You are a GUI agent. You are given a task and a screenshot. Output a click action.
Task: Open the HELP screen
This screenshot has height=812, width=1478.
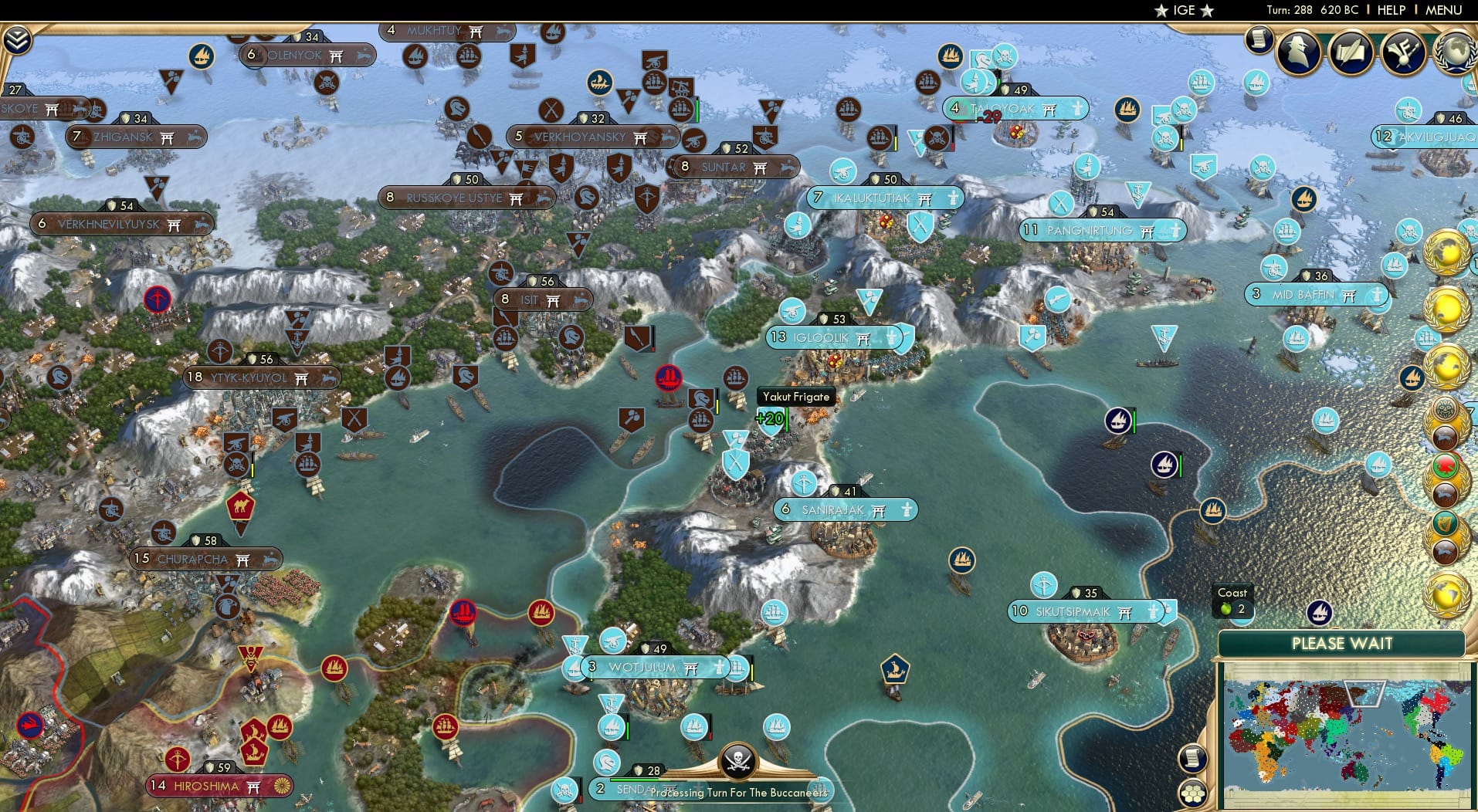click(1390, 10)
